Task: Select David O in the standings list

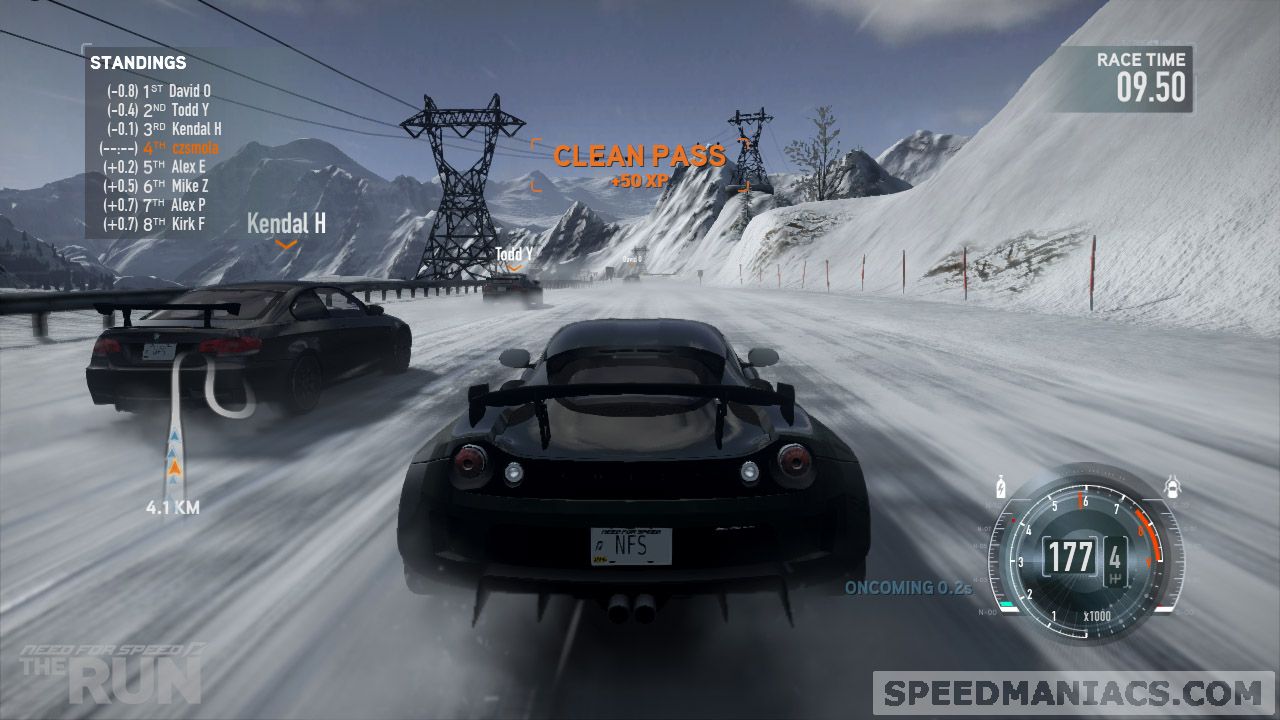Action: 159,91
